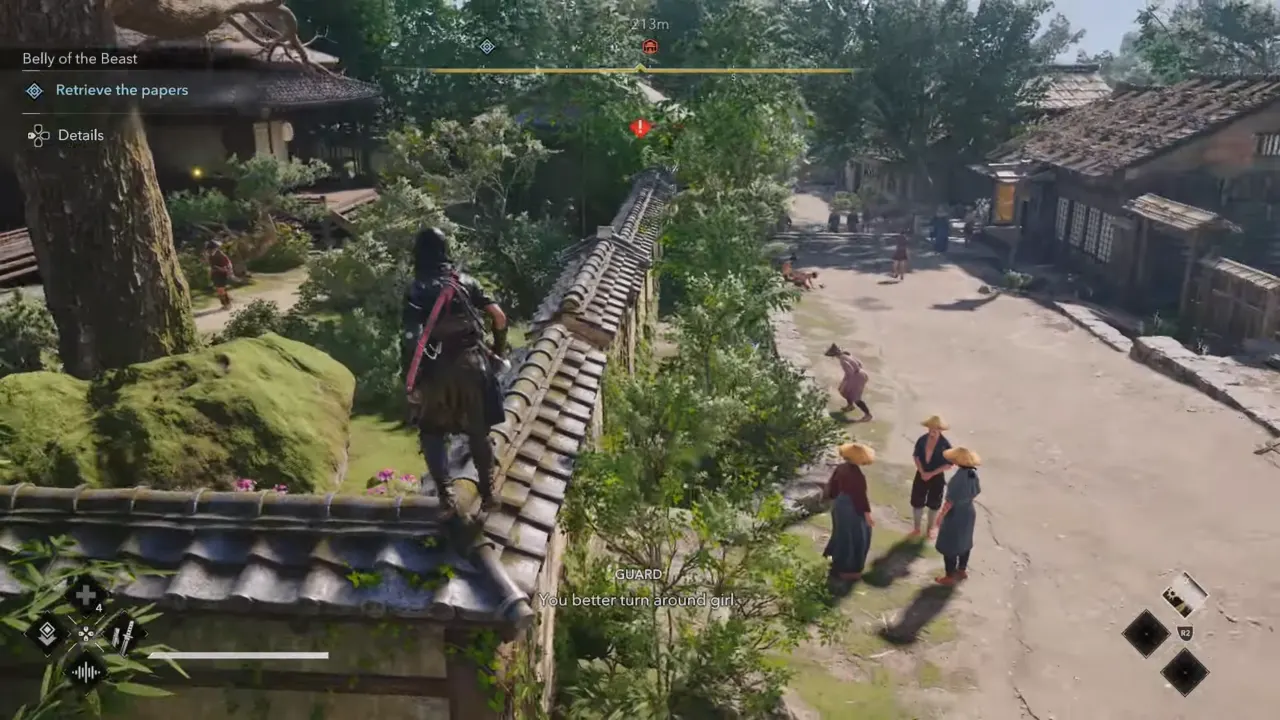Click the red exclamation alert marker
Image resolution: width=1280 pixels, height=720 pixels.
tap(638, 128)
